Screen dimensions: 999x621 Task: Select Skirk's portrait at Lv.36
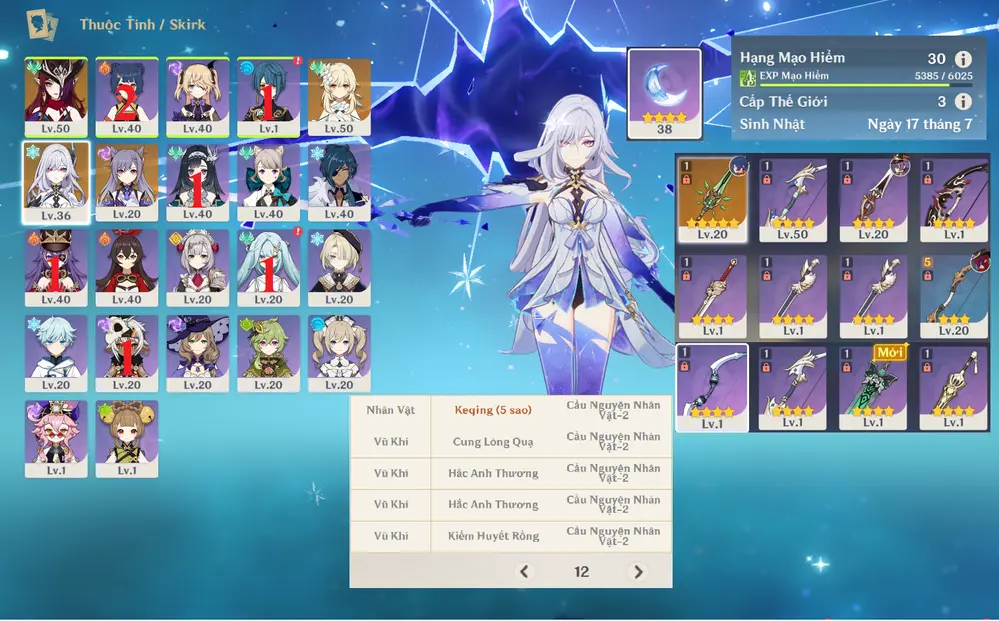click(56, 181)
